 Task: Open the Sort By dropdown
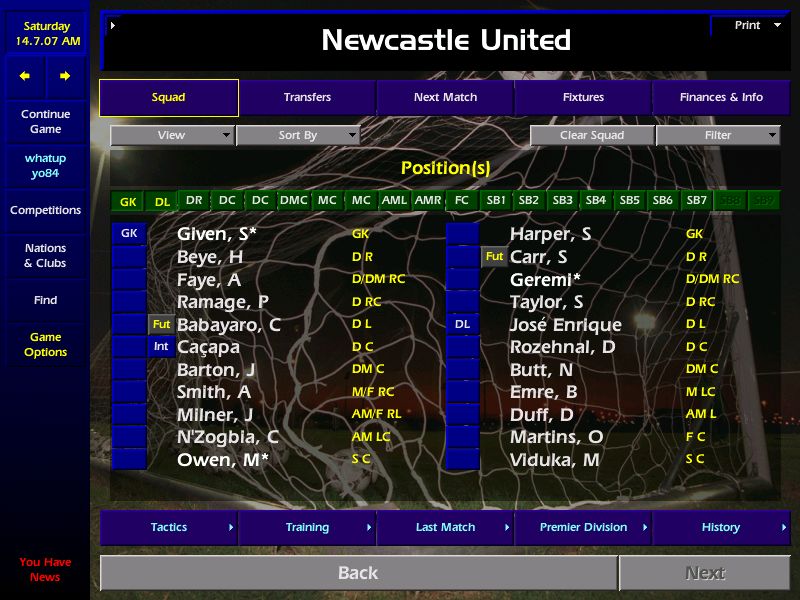point(298,135)
